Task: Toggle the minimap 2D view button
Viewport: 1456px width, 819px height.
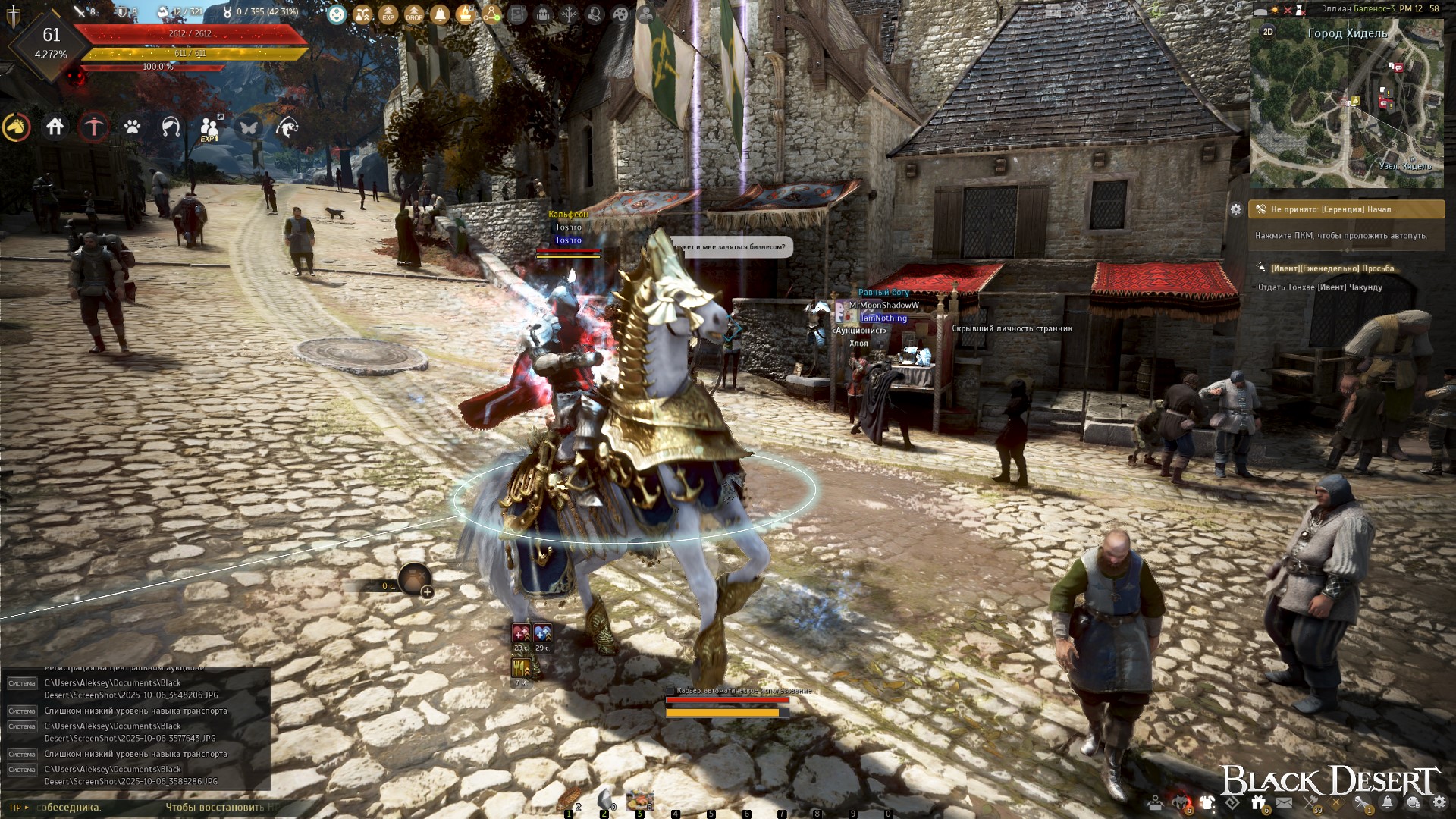Action: point(1268,32)
